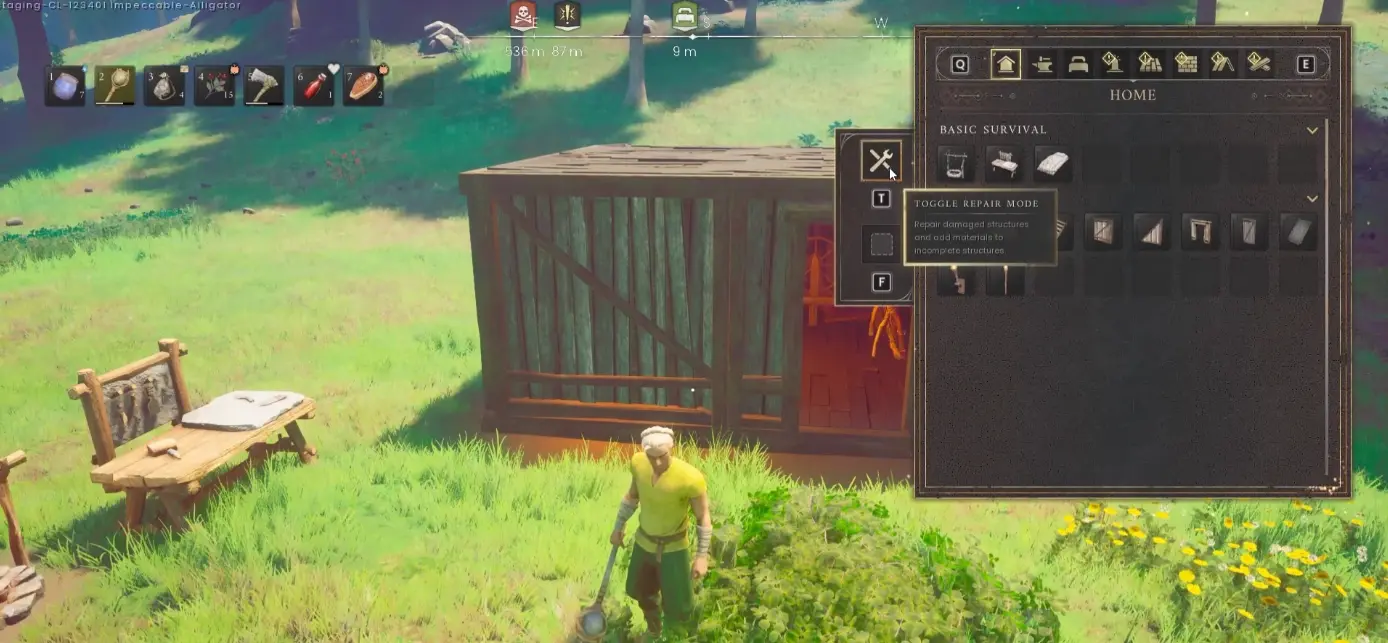
Task: Select the red berries in hotbar slot 4
Action: tap(214, 86)
